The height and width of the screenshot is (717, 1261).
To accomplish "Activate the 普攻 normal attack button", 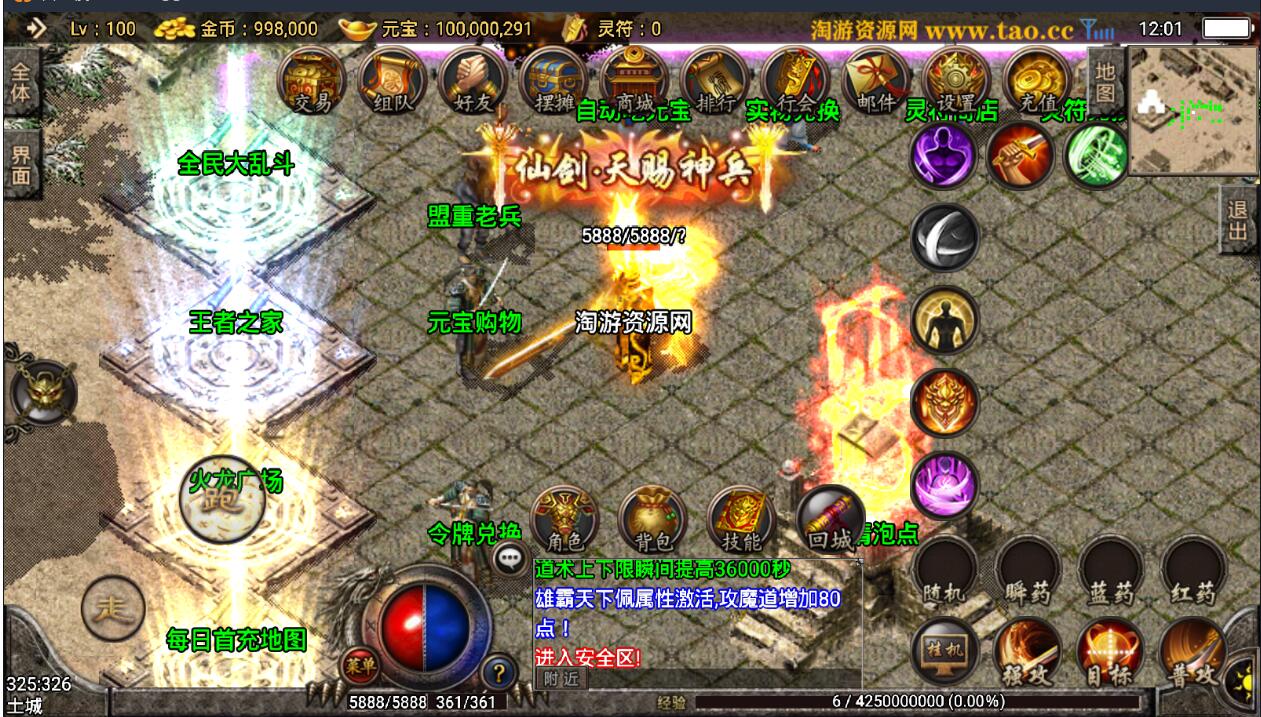I will point(1193,651).
